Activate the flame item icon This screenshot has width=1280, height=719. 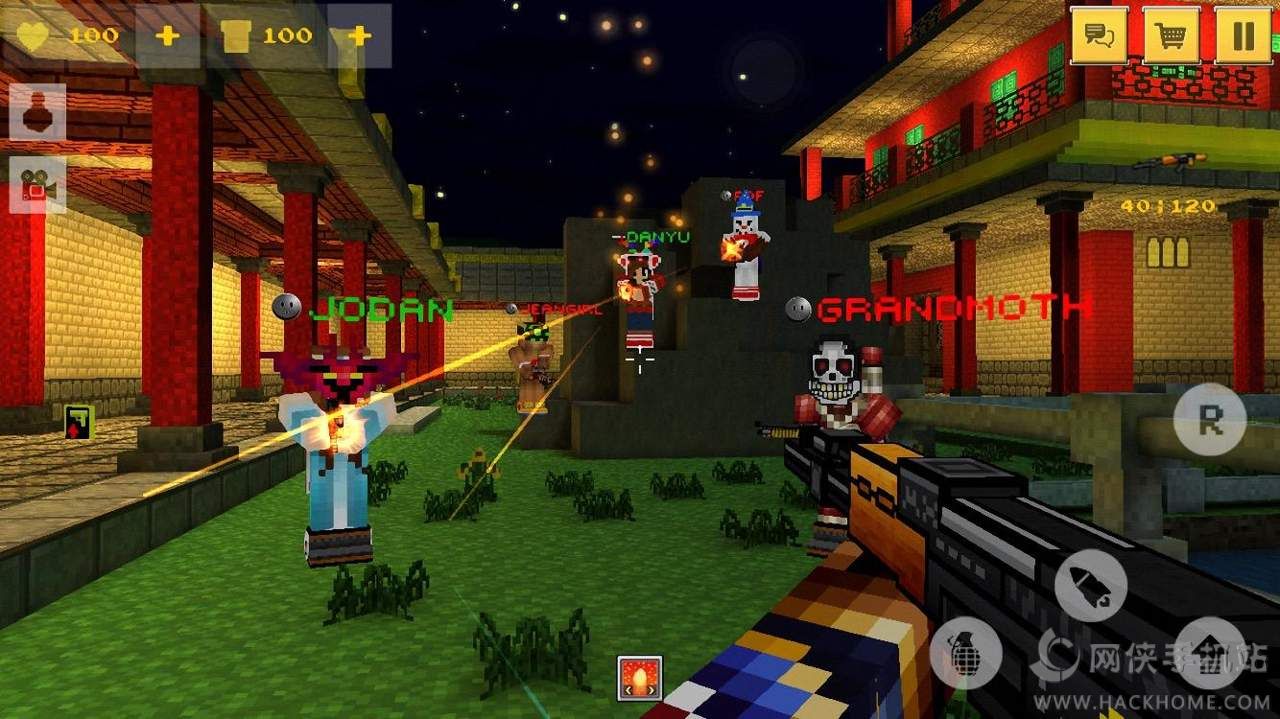click(x=640, y=678)
